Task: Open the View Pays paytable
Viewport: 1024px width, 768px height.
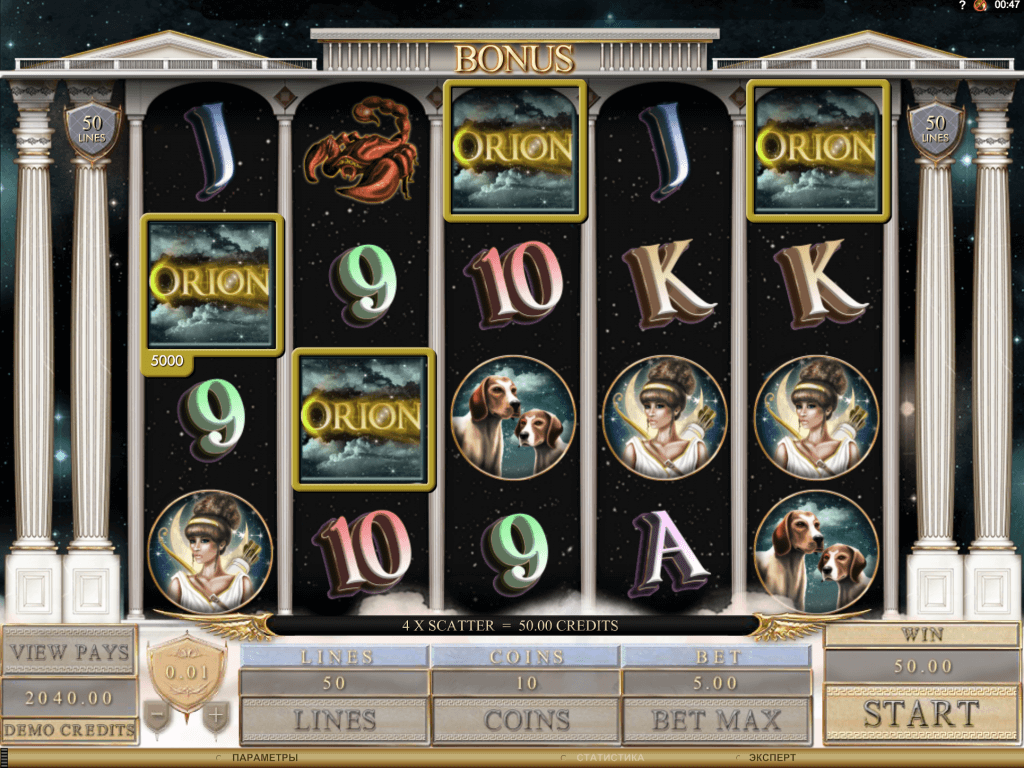Action: point(69,652)
